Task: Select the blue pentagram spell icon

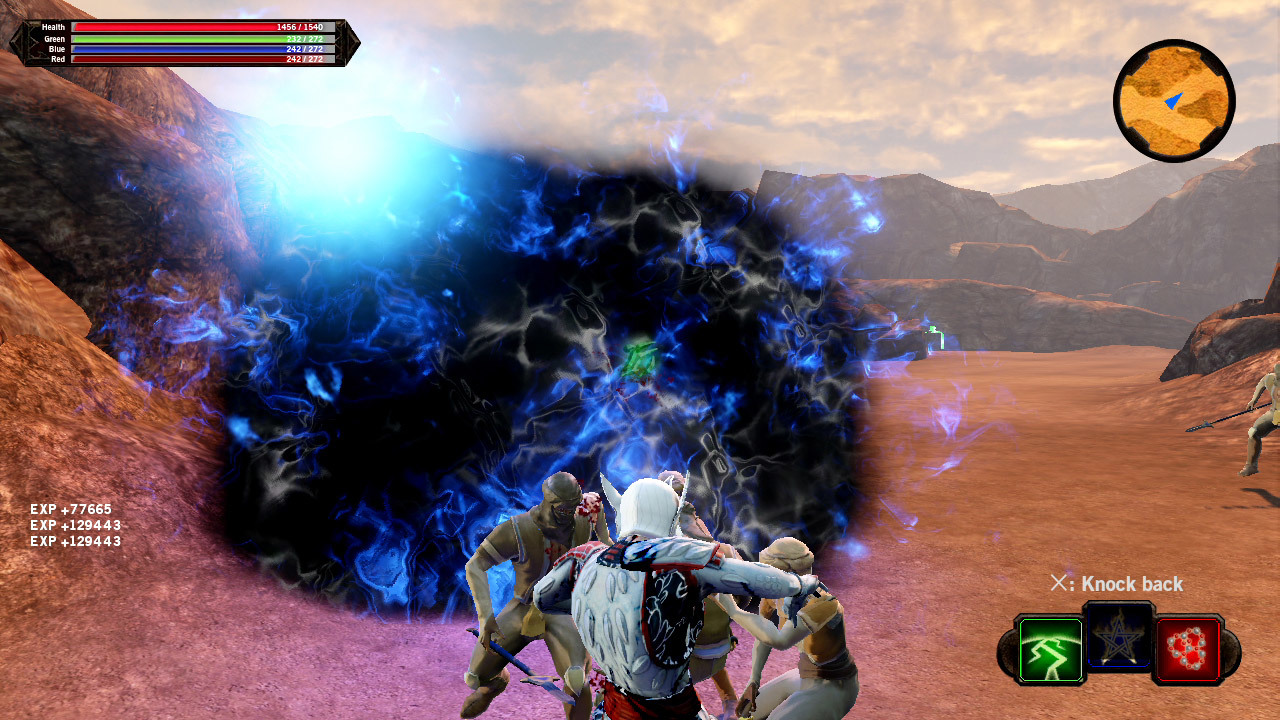Action: pos(1119,636)
